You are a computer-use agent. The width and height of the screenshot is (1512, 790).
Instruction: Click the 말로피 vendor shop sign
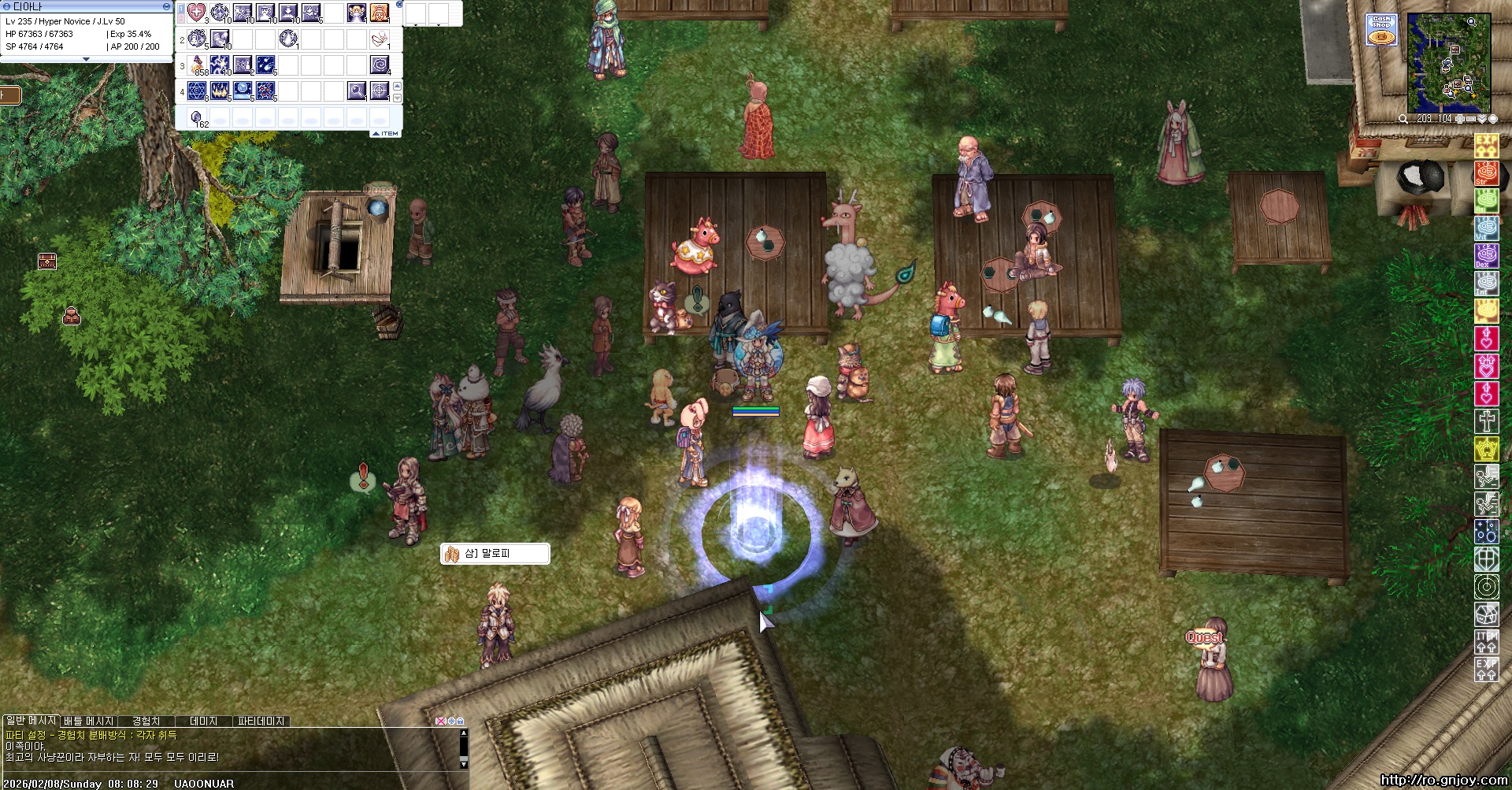point(495,554)
